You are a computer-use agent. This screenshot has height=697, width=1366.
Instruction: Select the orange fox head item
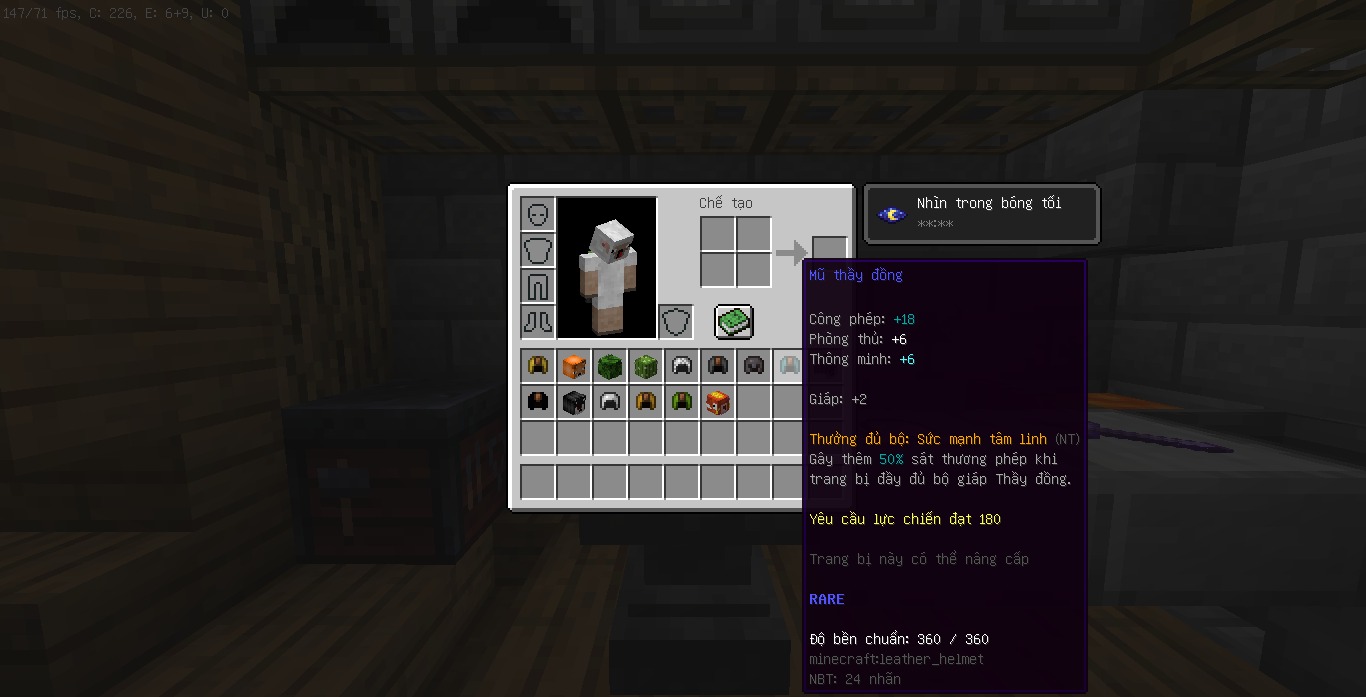pos(574,366)
